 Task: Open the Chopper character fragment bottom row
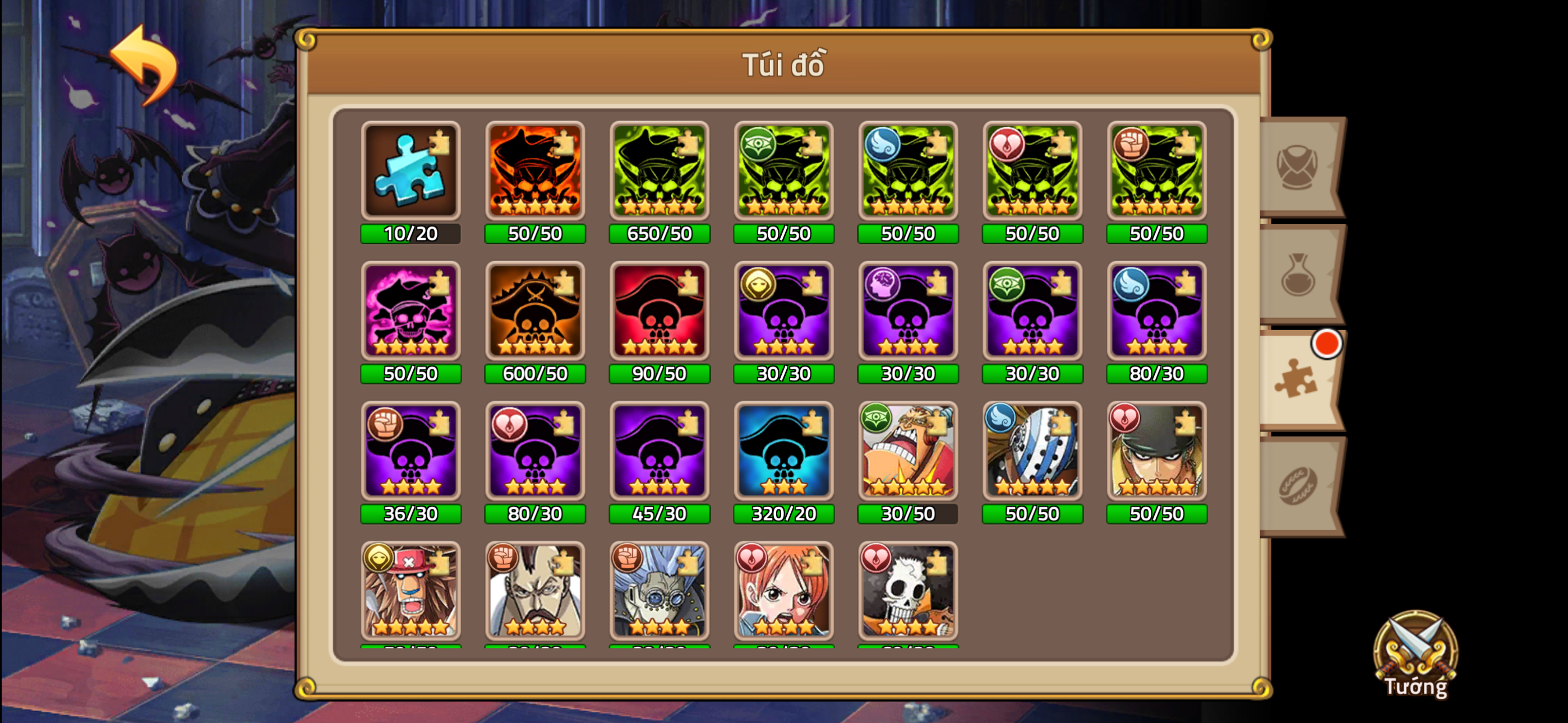411,590
